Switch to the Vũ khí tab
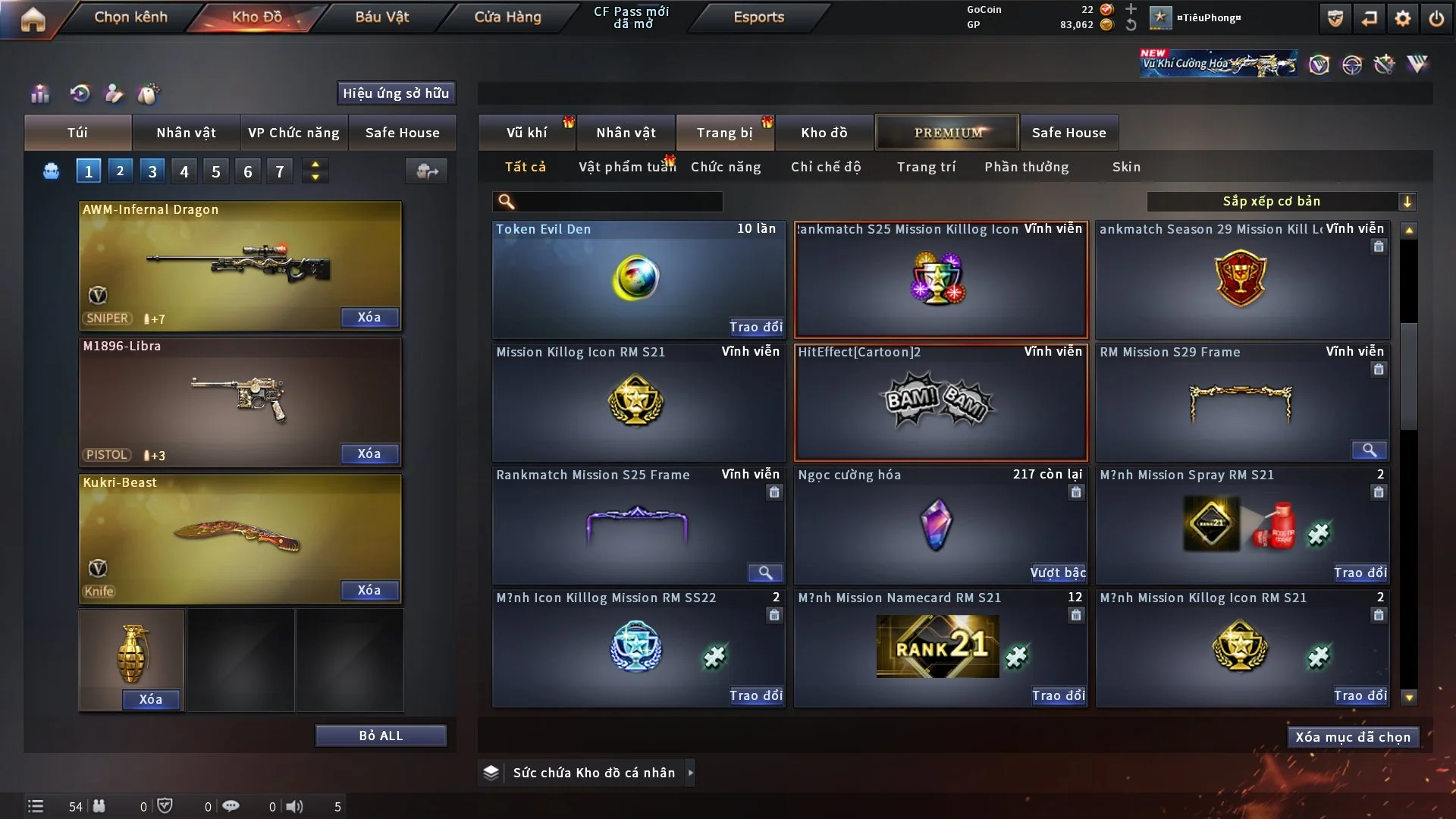 click(x=526, y=133)
